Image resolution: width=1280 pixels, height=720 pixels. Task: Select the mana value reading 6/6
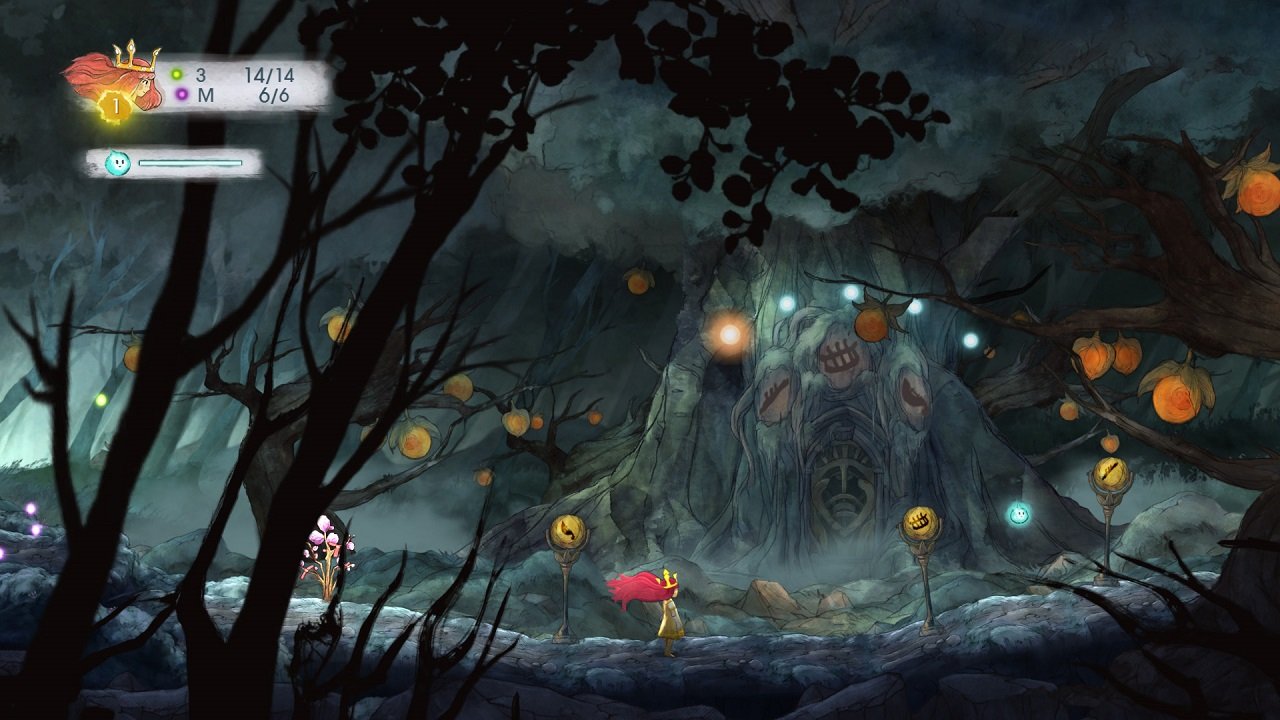[x=275, y=95]
